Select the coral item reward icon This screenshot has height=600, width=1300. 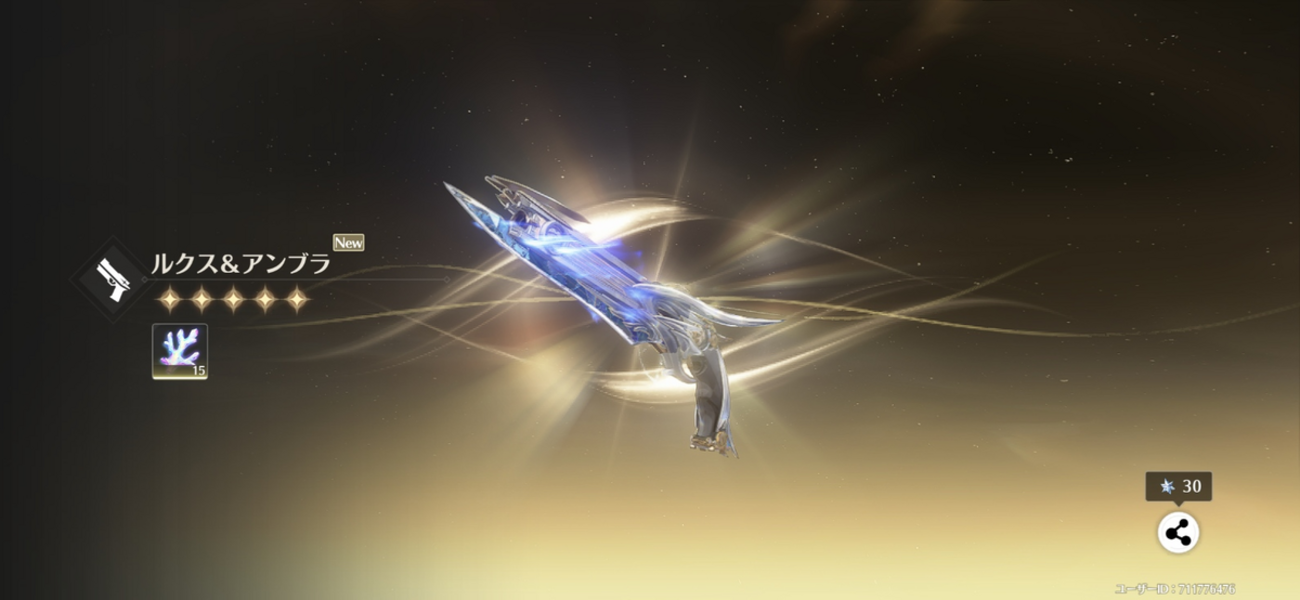pos(180,351)
